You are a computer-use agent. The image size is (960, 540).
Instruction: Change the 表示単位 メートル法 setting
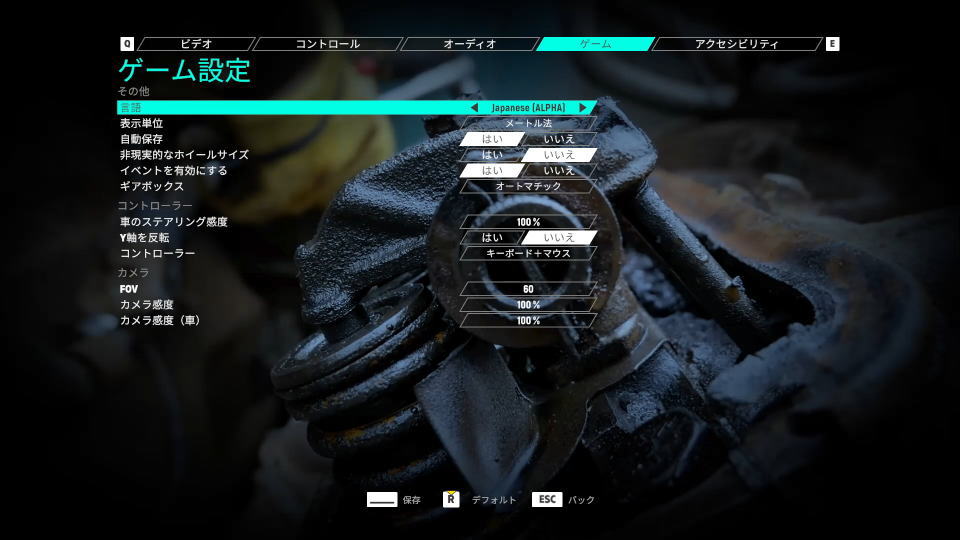528,123
